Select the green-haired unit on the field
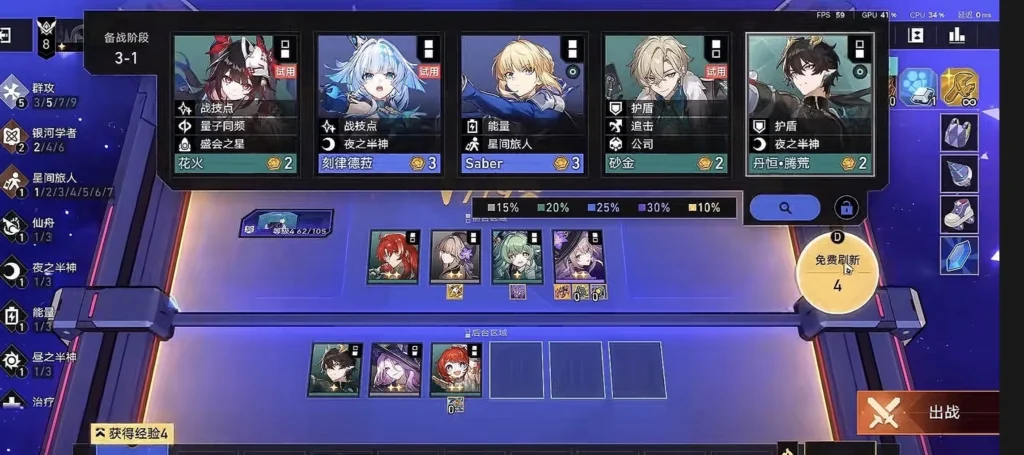Viewport: 1024px width, 455px height. coord(516,256)
